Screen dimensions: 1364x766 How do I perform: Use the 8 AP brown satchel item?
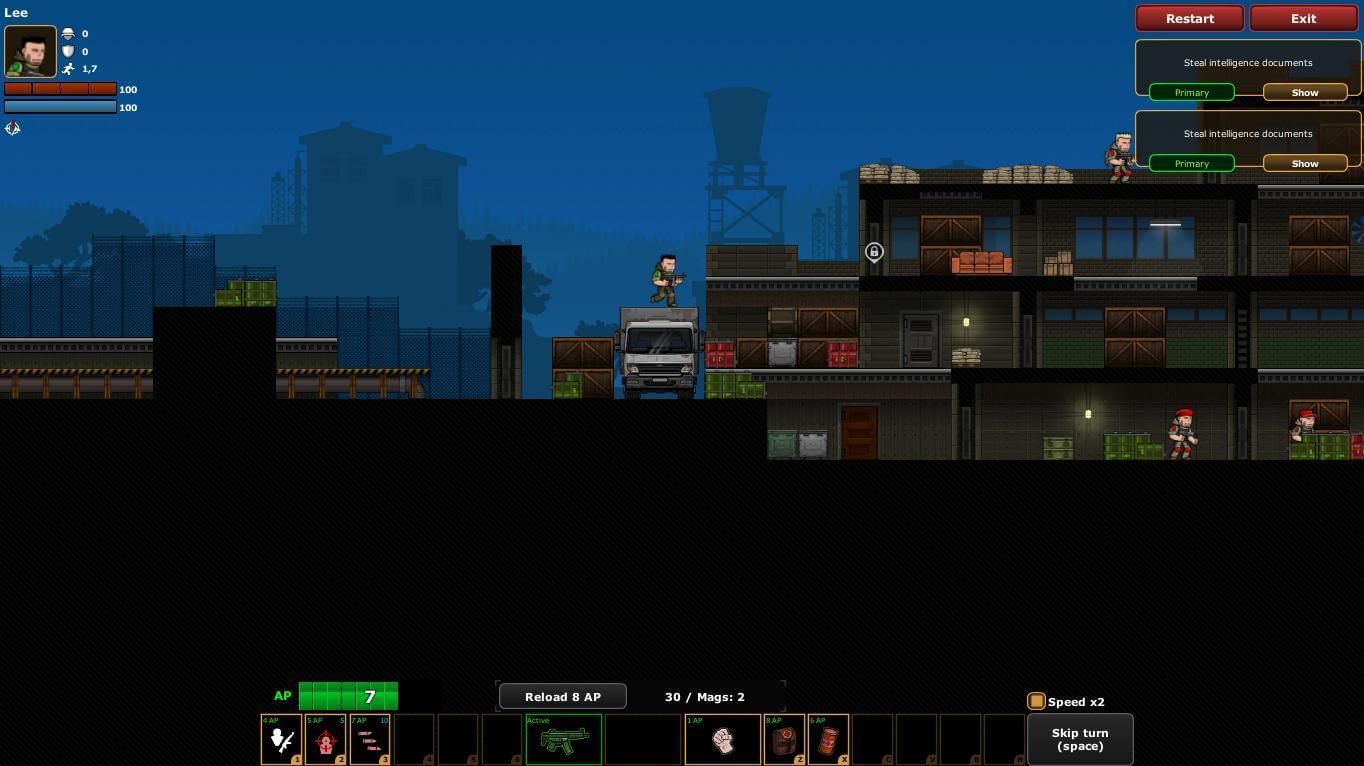784,740
